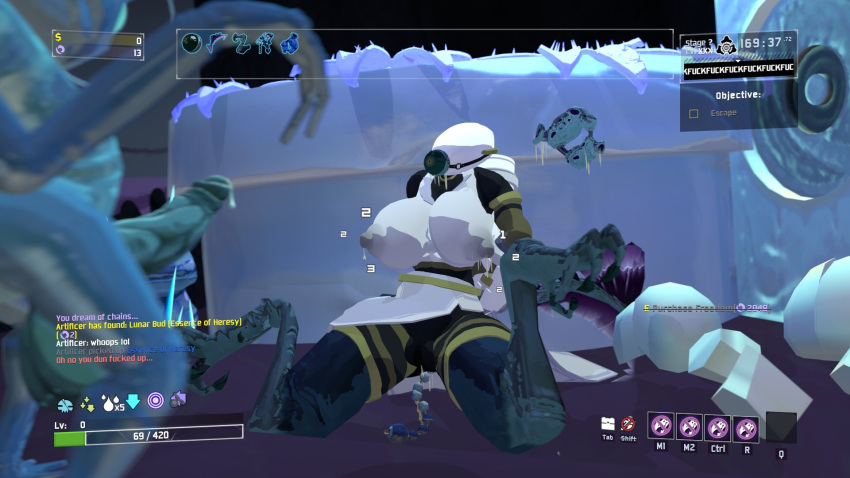Select the yellow falling arrows status icon
This screenshot has width=850, height=478.
pyautogui.click(x=88, y=402)
